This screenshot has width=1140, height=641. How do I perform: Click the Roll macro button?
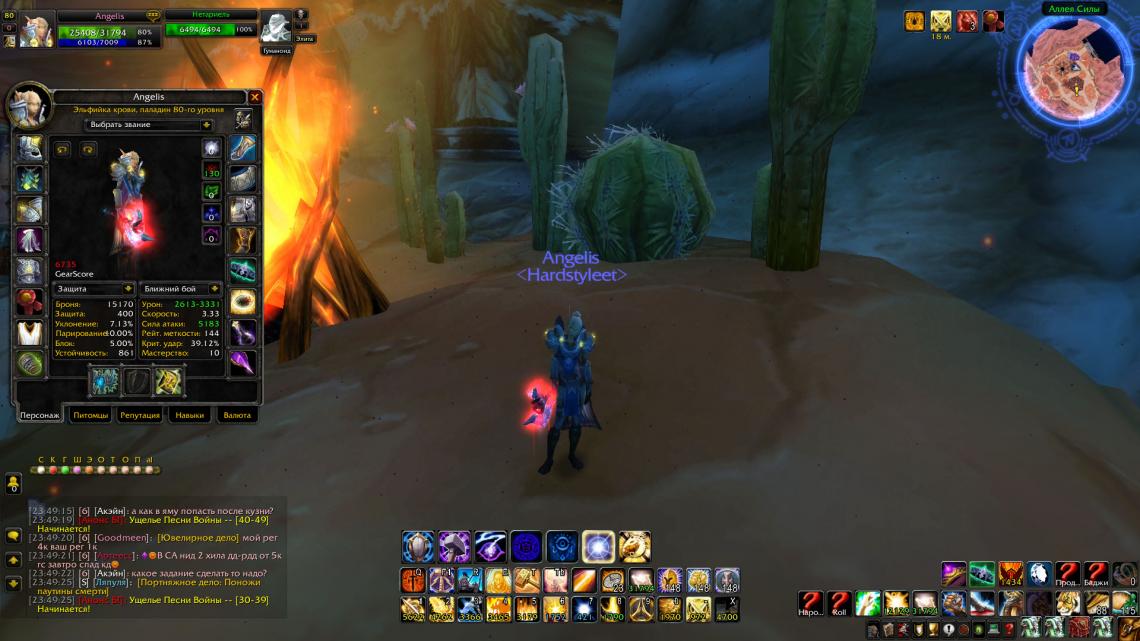839,603
